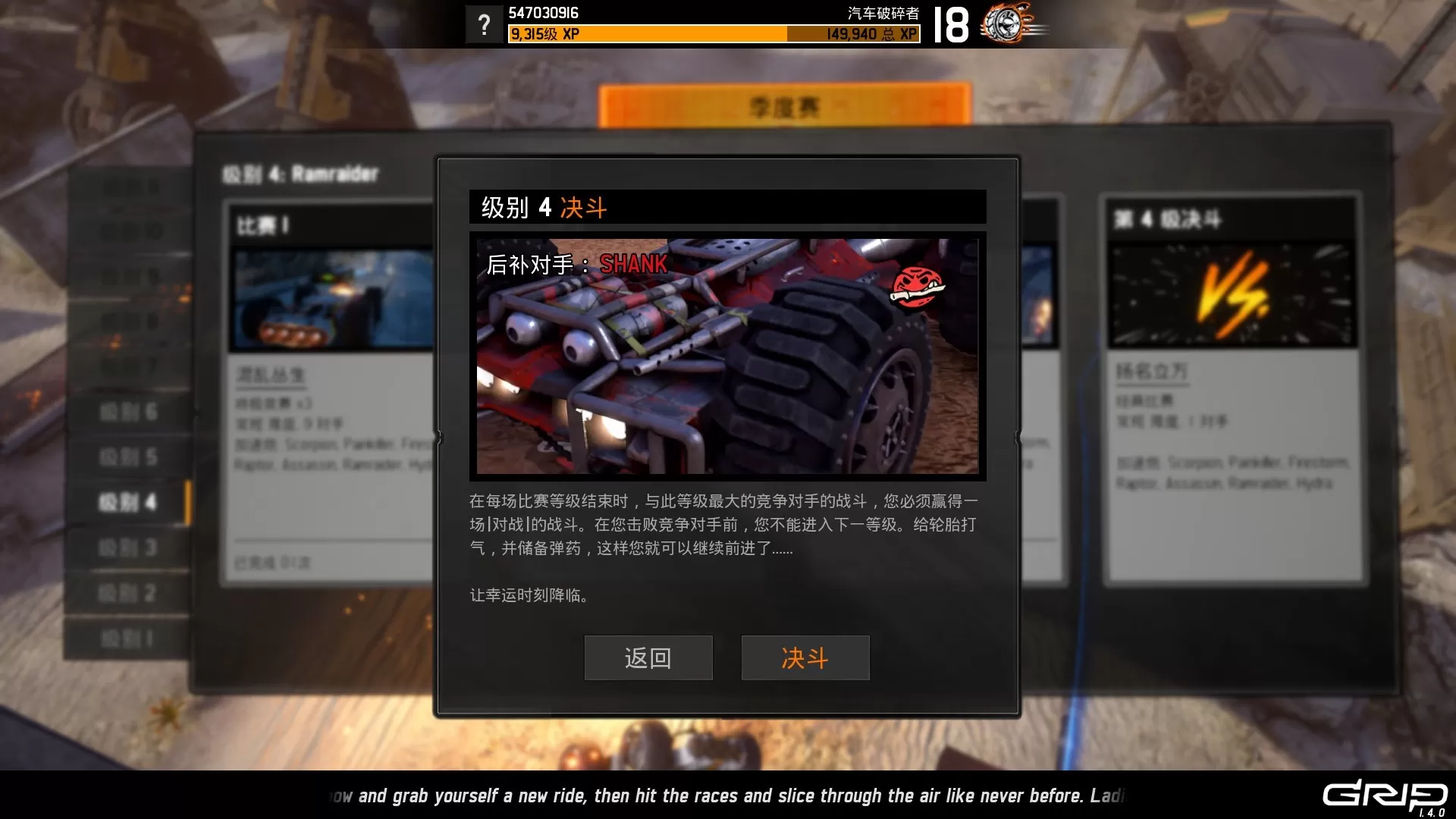Click the orange 季度赛 header button
This screenshot has width=1456, height=819.
784,106
